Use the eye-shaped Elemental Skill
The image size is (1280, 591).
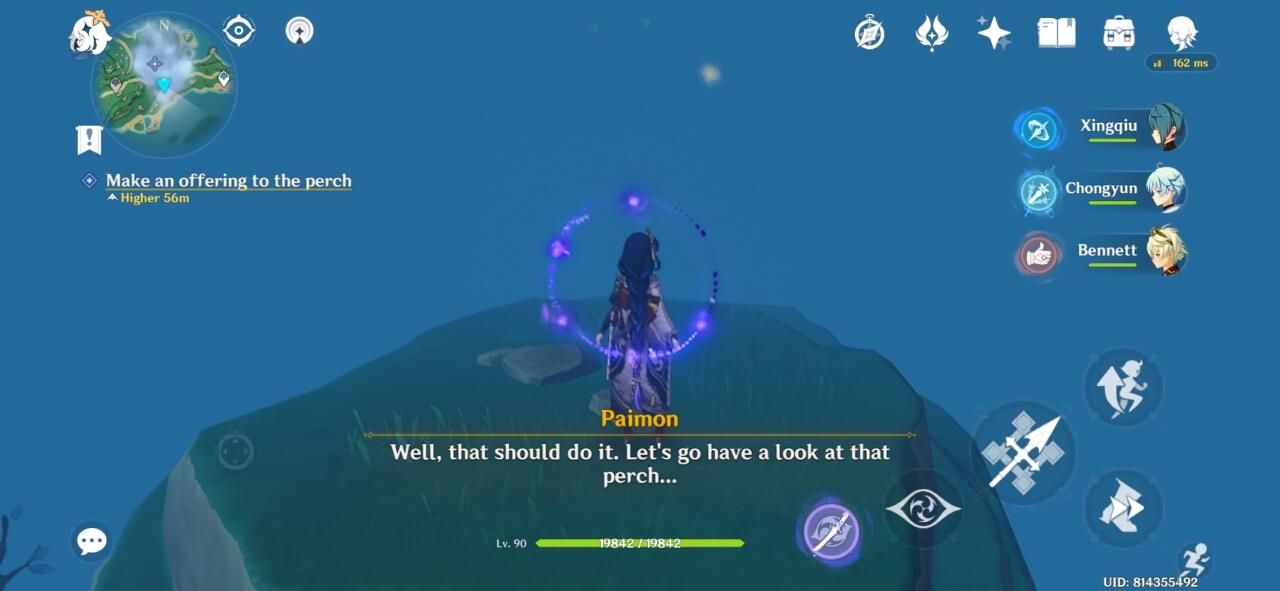pos(923,509)
